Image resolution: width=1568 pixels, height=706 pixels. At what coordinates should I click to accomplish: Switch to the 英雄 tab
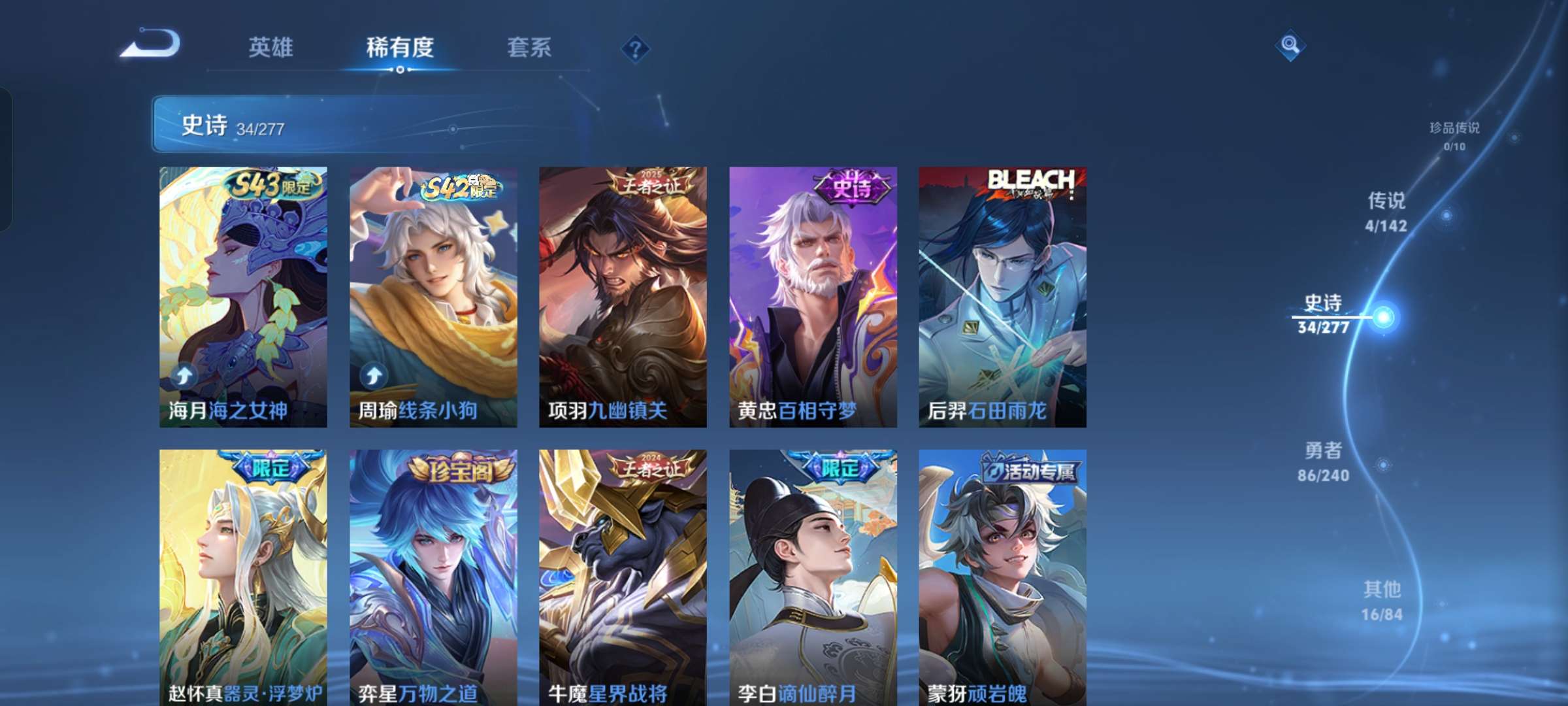270,47
